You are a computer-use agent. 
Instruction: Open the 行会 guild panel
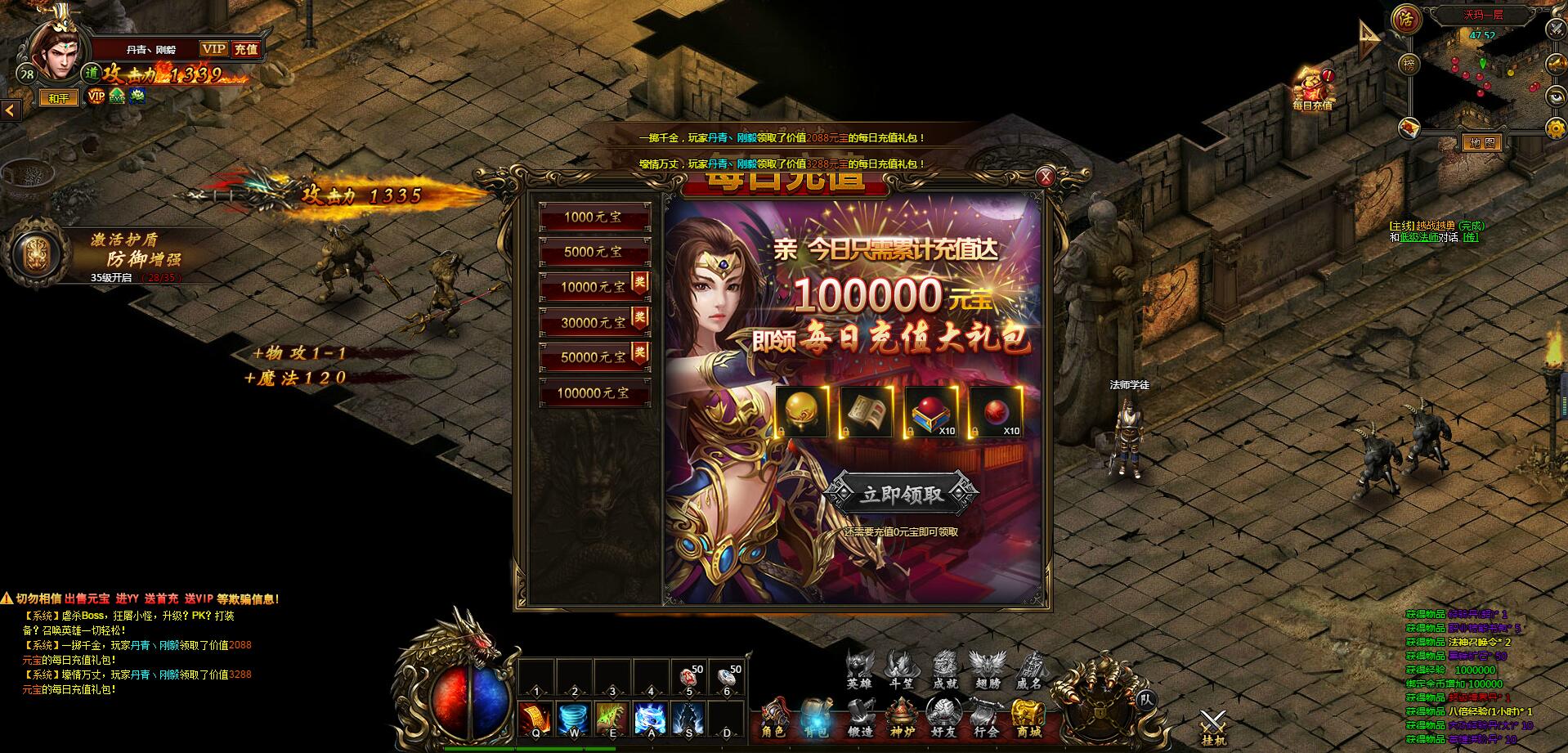986,718
